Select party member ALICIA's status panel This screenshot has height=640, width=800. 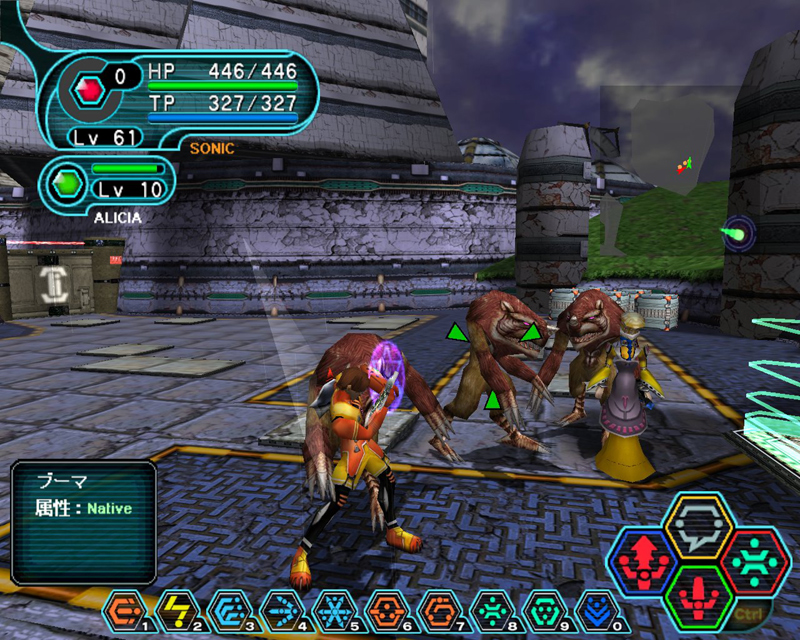coord(110,183)
